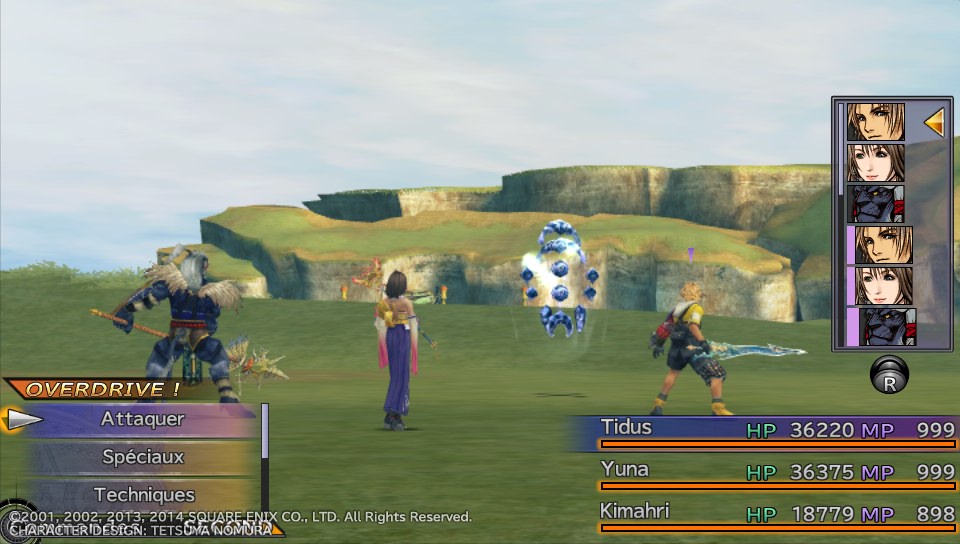Choose Spéciaux from the battle menu
This screenshot has height=544, width=960.
[x=143, y=457]
